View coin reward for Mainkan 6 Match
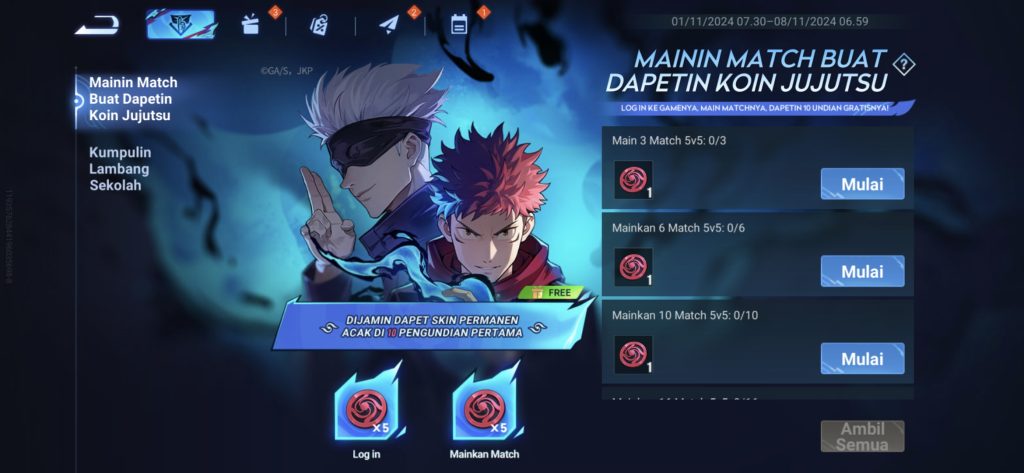This screenshot has width=1024, height=473. click(x=633, y=267)
